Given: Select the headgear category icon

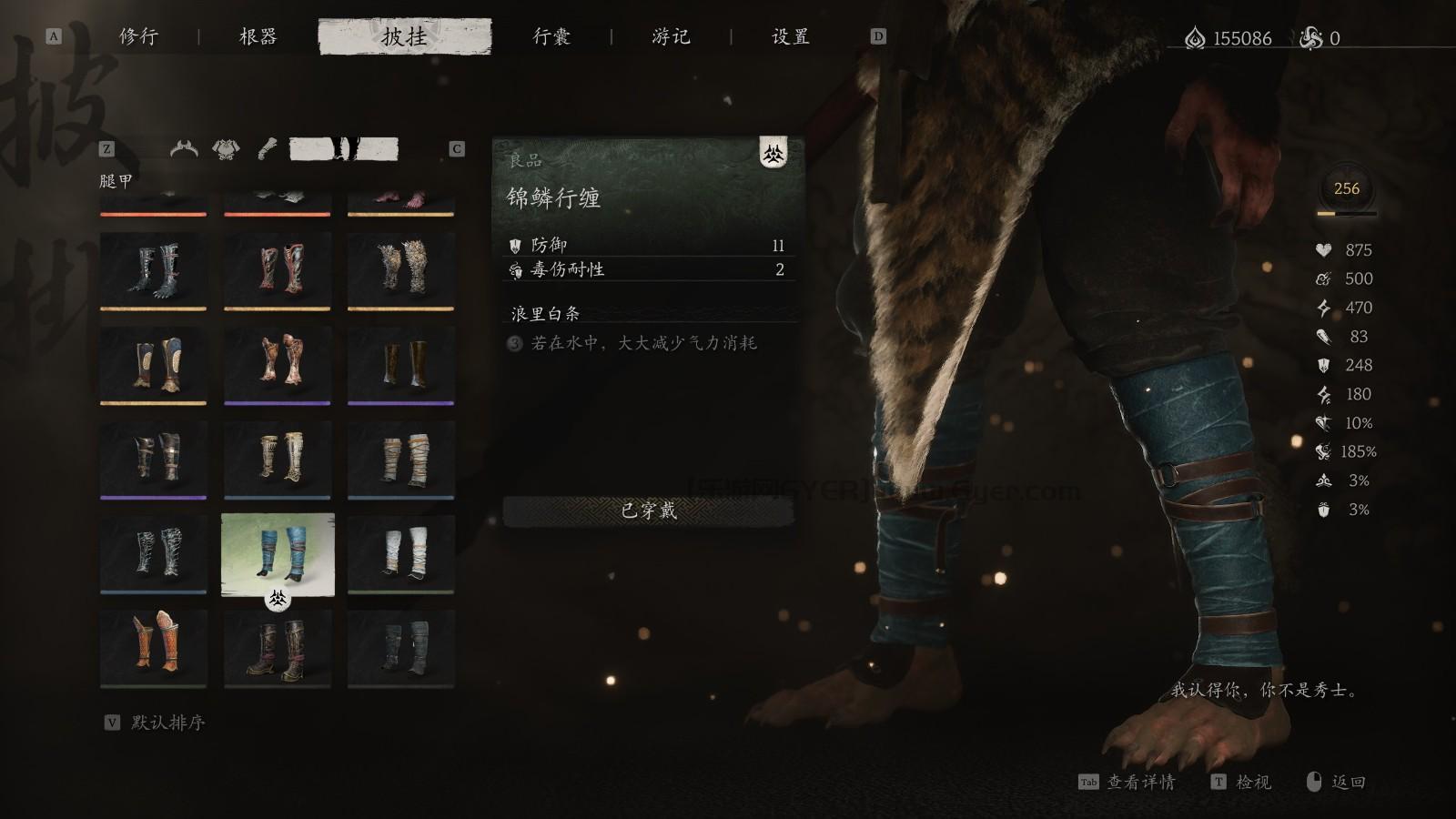Looking at the screenshot, I should pyautogui.click(x=184, y=148).
